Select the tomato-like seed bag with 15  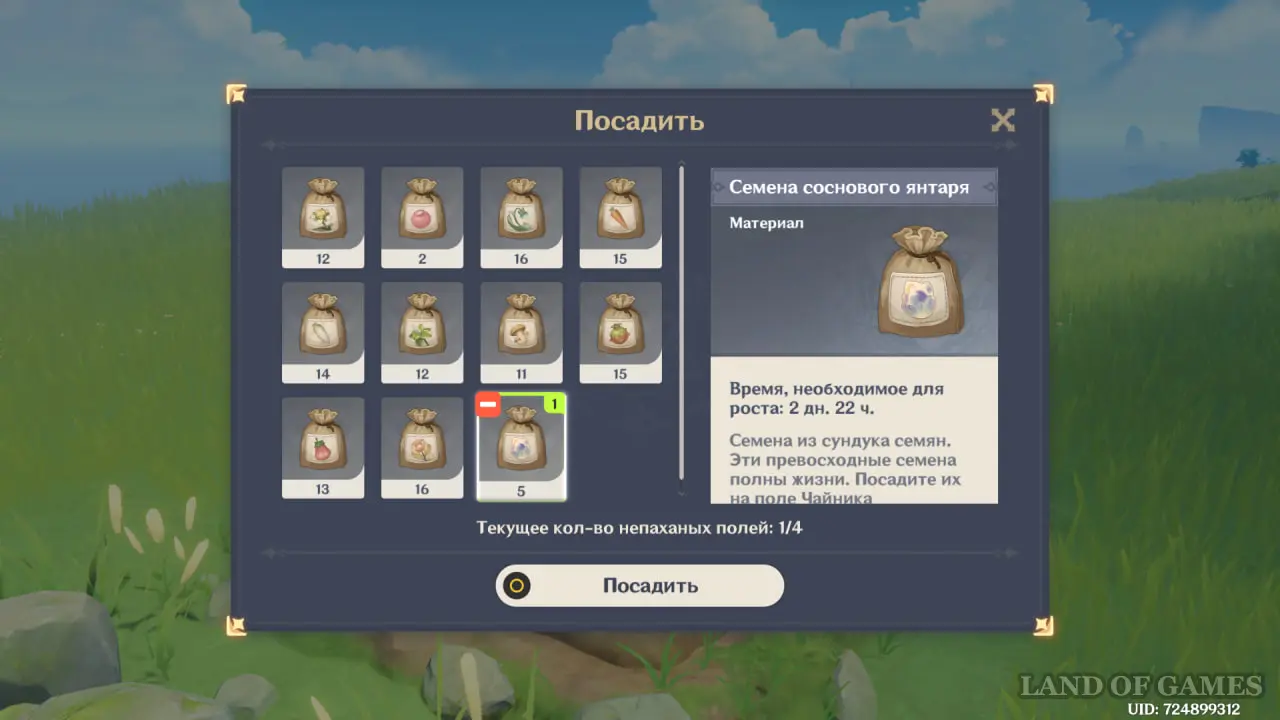620,332
